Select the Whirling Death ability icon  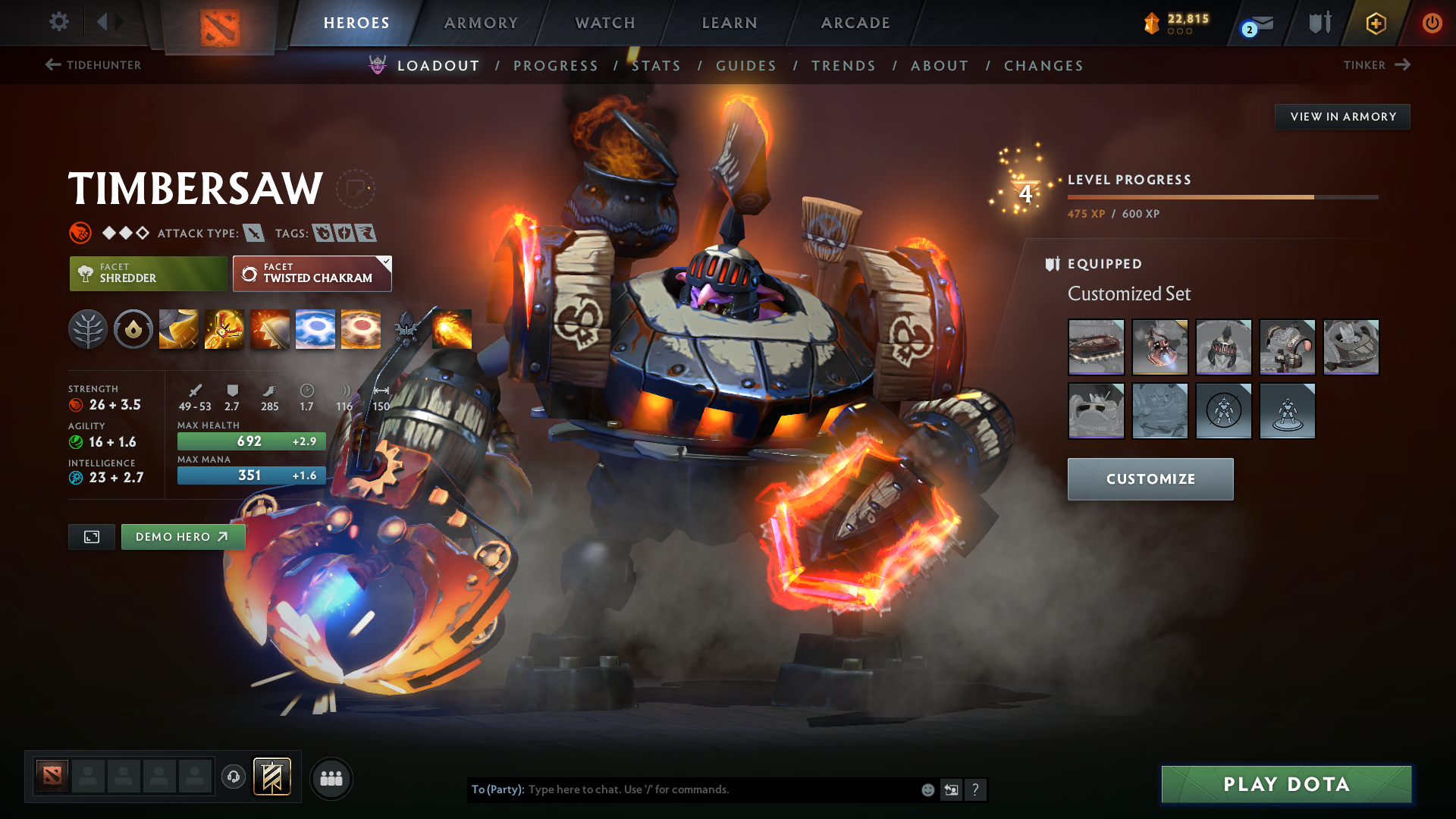(177, 328)
